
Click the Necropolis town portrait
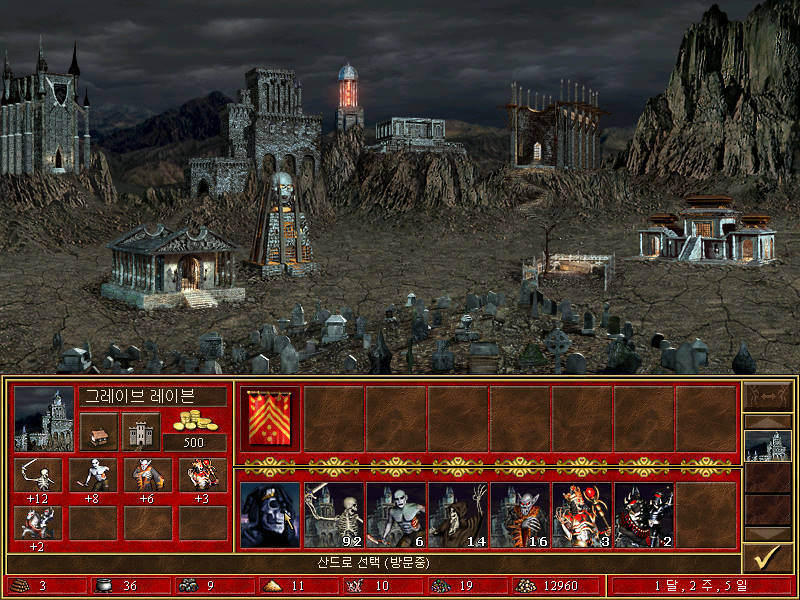44,420
